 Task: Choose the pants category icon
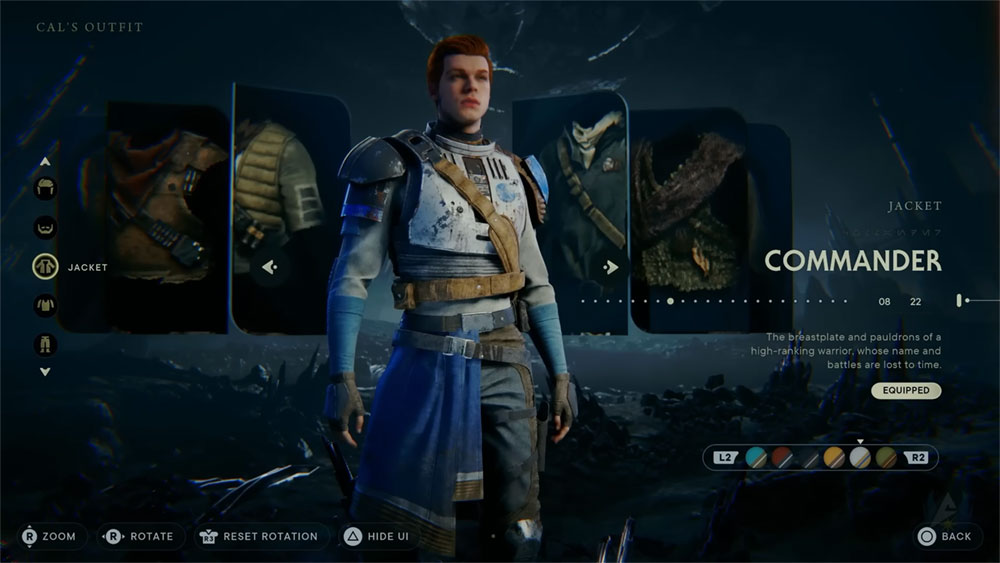click(x=45, y=344)
